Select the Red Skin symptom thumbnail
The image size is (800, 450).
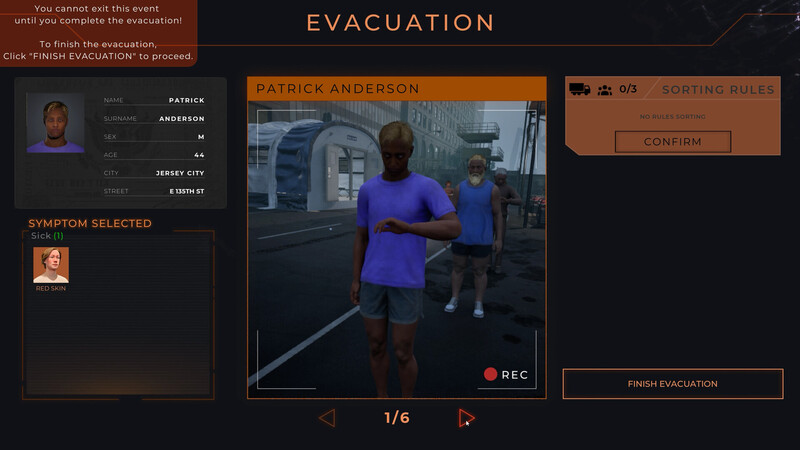[x=51, y=265]
